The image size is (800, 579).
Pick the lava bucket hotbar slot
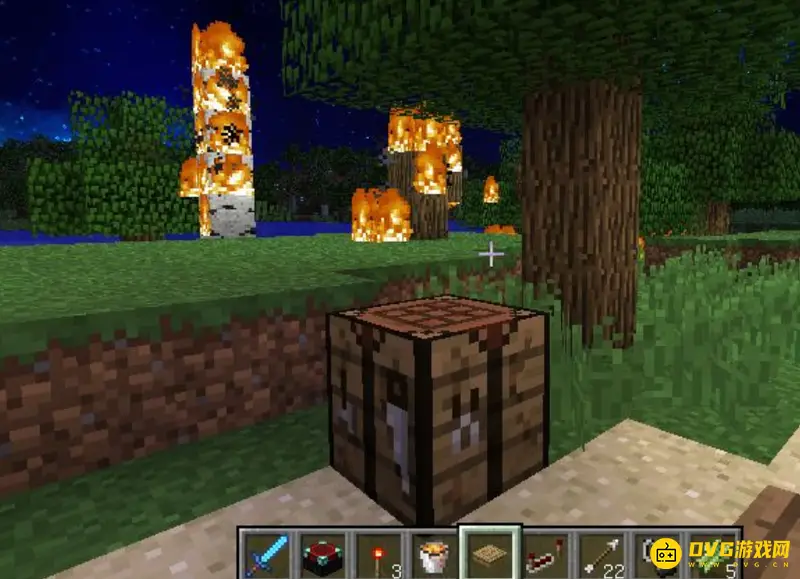tap(434, 553)
